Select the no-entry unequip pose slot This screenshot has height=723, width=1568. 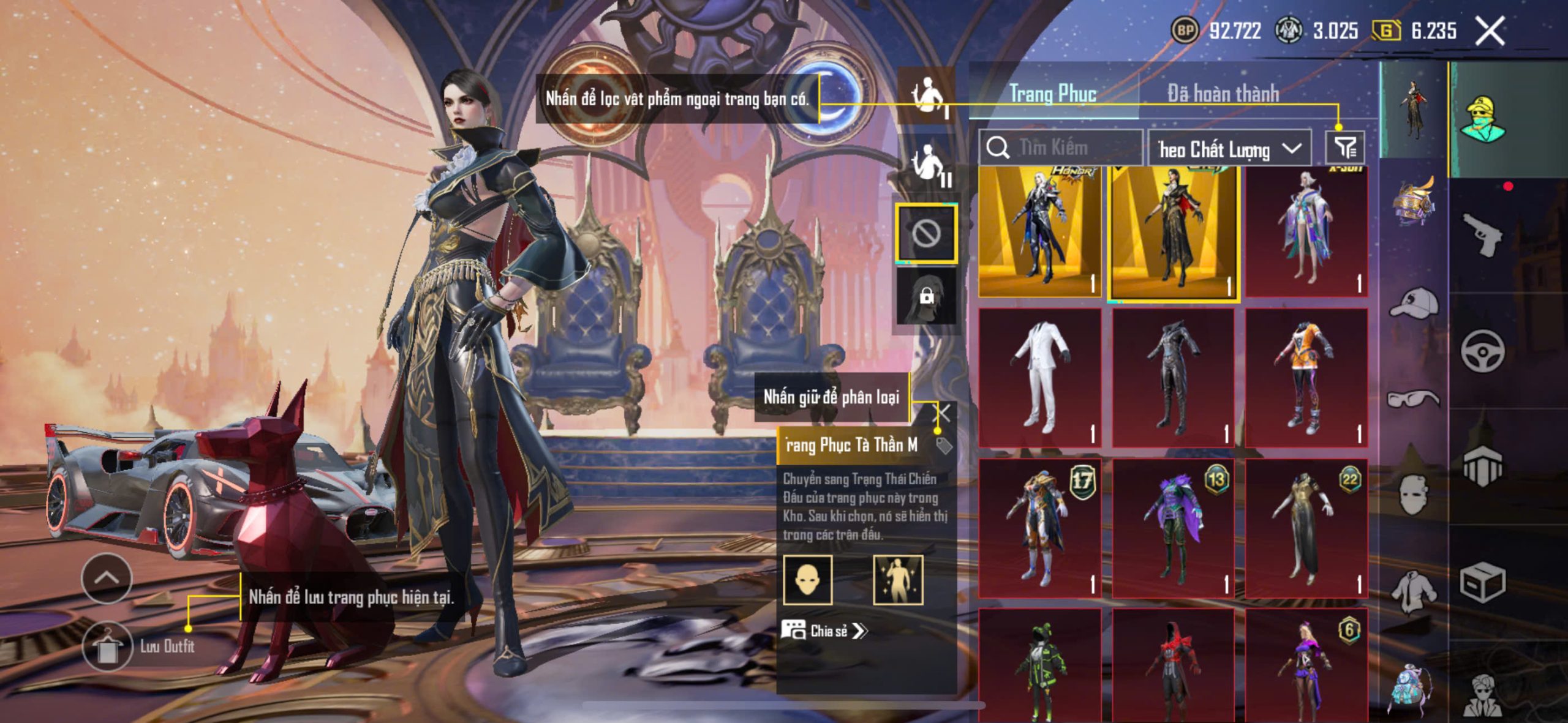point(926,234)
